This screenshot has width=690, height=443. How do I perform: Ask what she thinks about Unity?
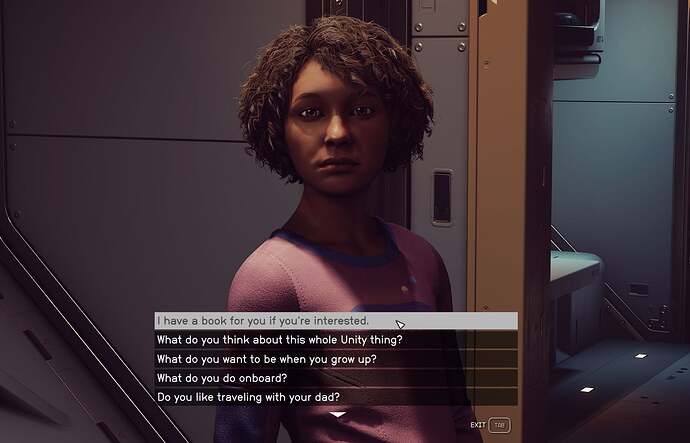[x=280, y=340]
